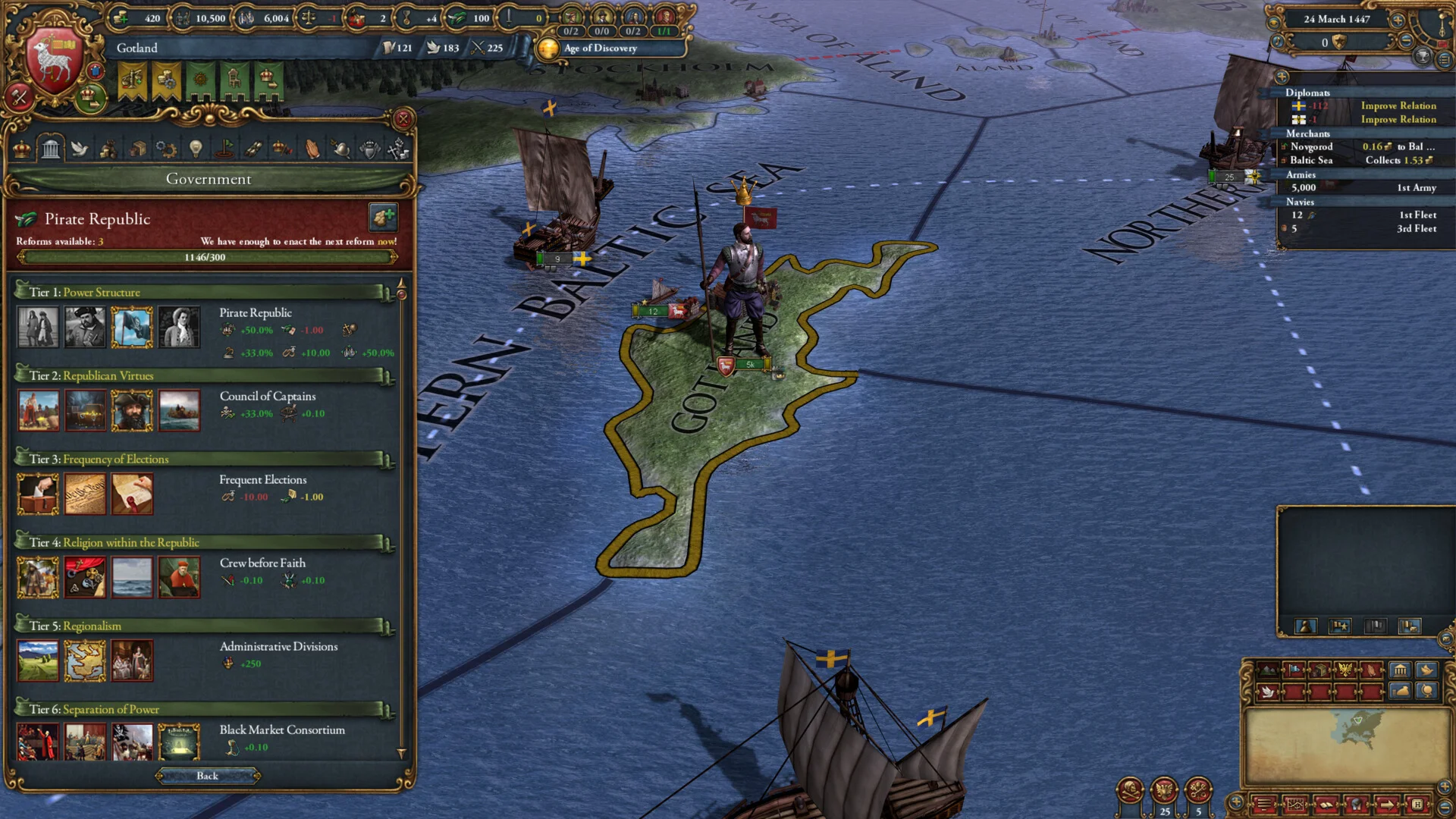Image resolution: width=1456 pixels, height=819 pixels.
Task: Select the Technology gear icon
Action: (166, 149)
